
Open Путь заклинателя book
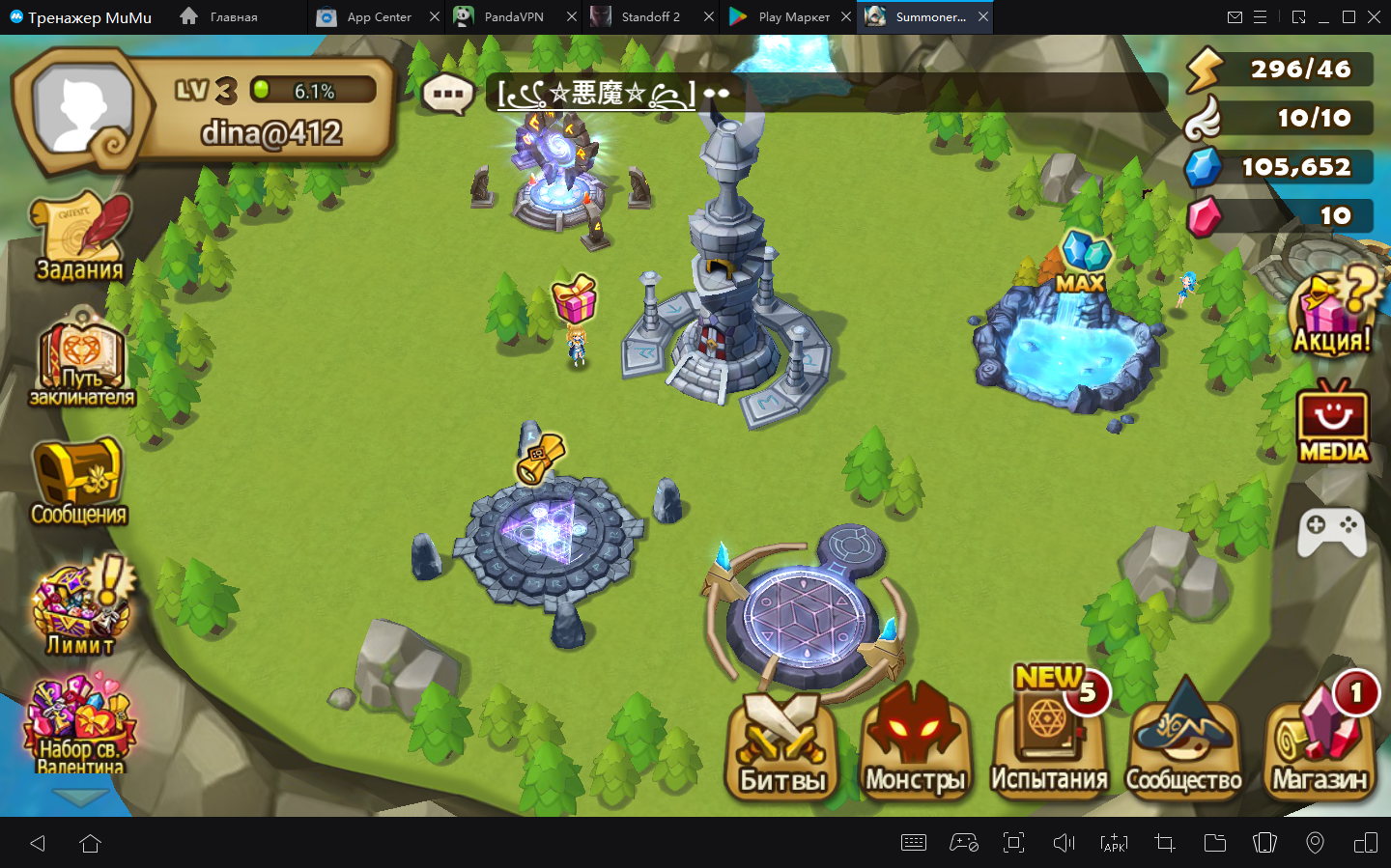coord(81,359)
